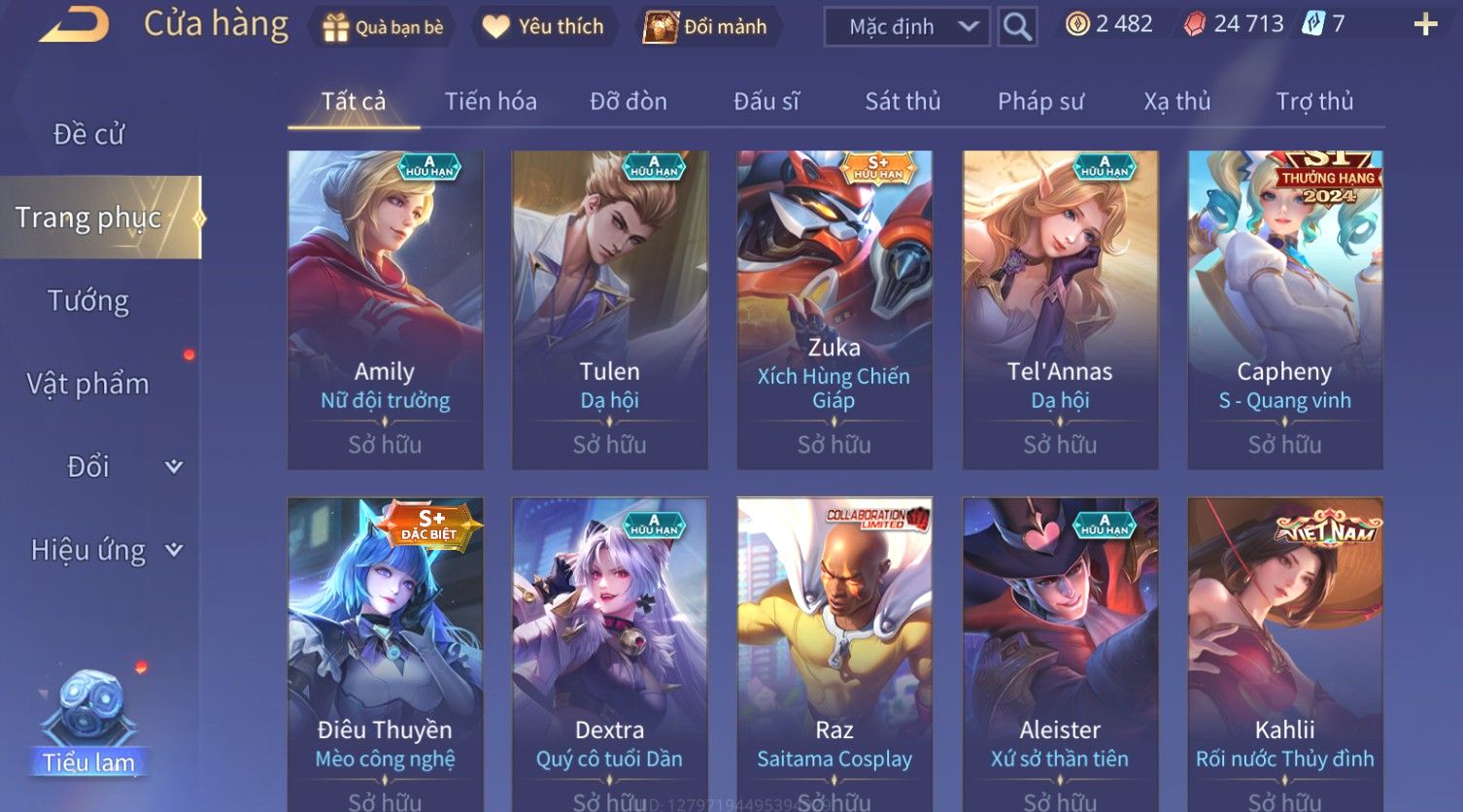This screenshot has width=1463, height=812.
Task: Open the Quà bạn bè gift menu
Action: pos(383,27)
